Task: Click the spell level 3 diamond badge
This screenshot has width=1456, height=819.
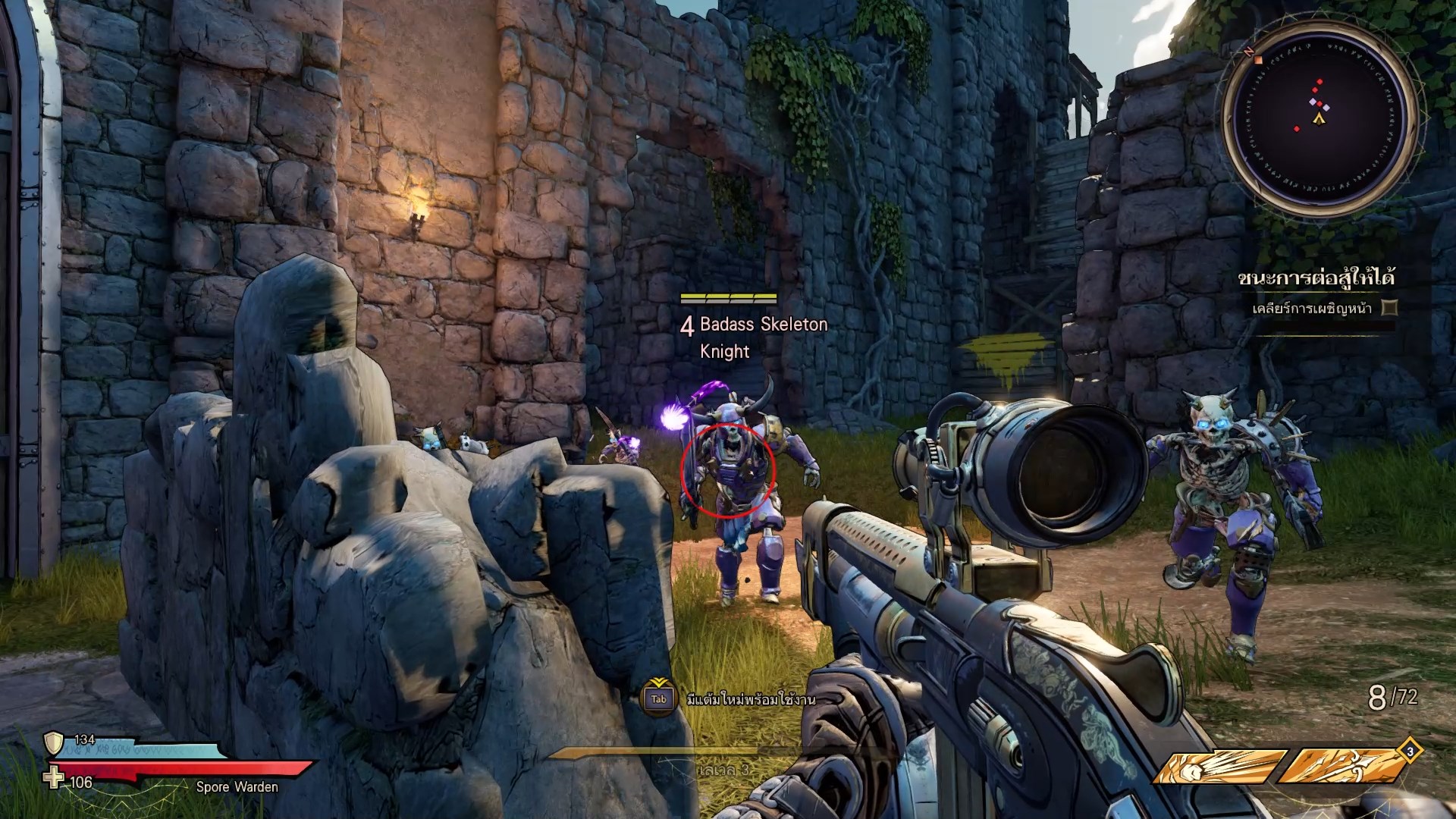Action: [x=1410, y=752]
